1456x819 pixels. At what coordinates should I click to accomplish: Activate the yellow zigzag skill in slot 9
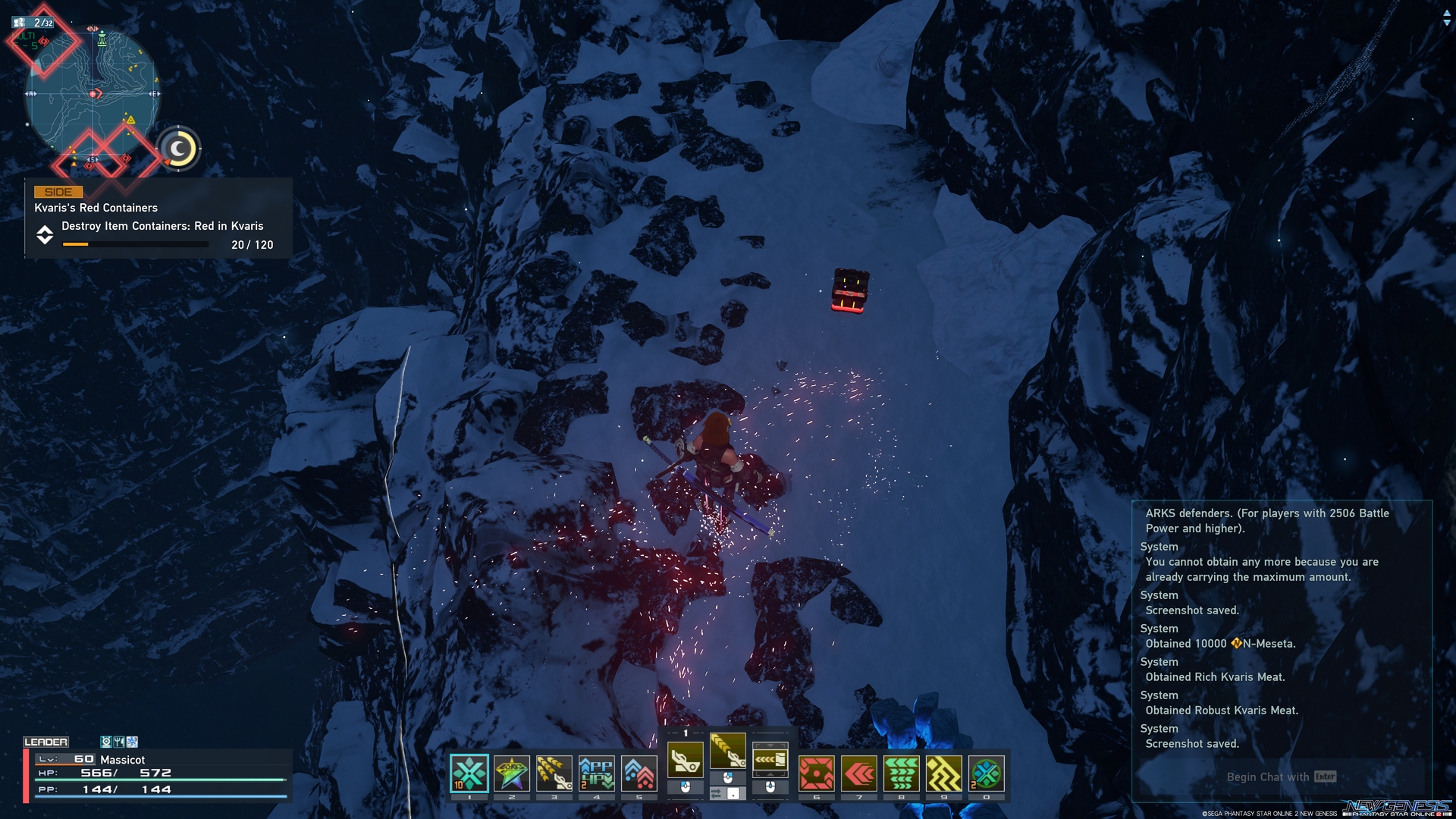(x=944, y=773)
